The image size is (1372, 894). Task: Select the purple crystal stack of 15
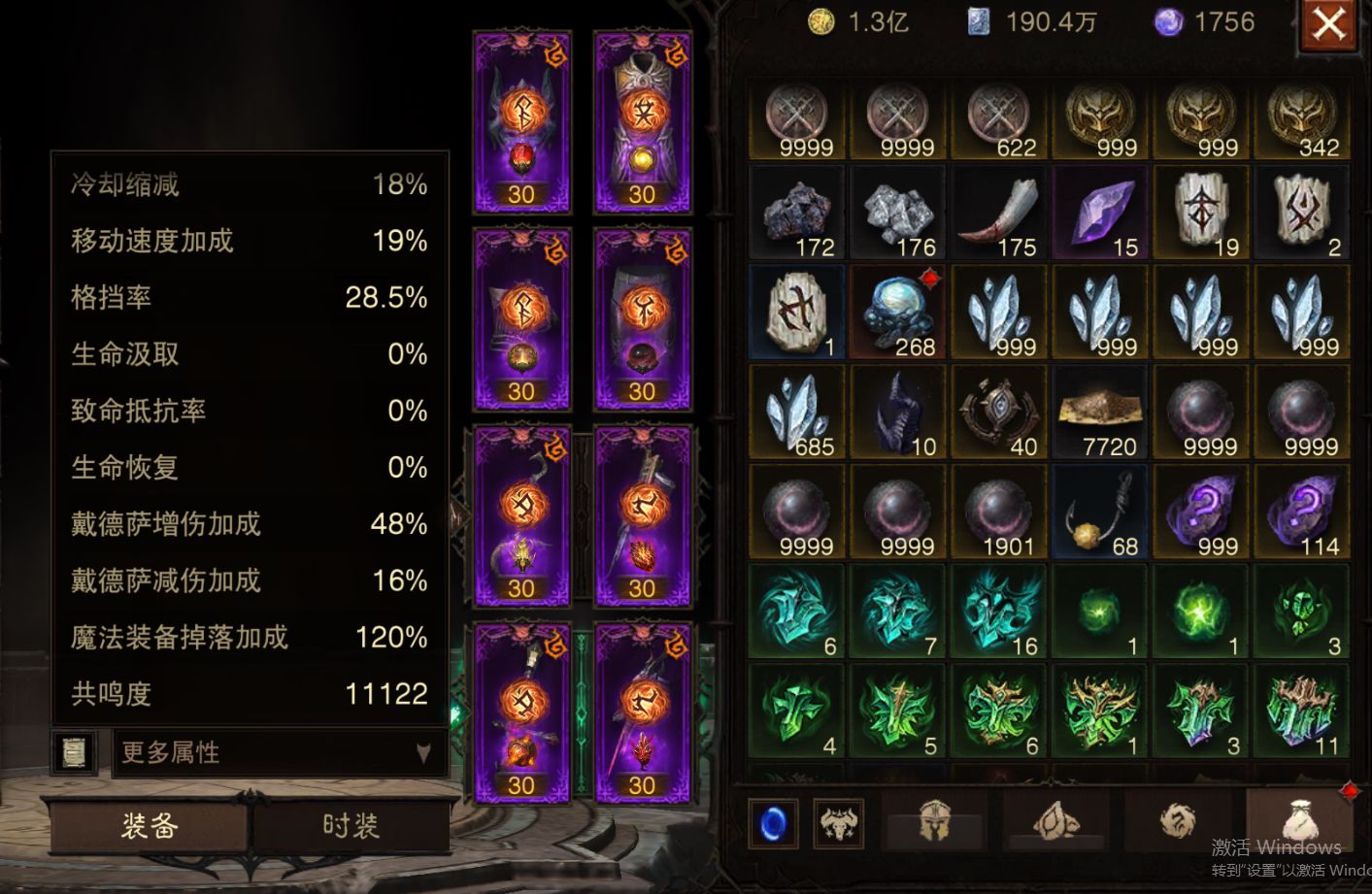pos(1100,214)
